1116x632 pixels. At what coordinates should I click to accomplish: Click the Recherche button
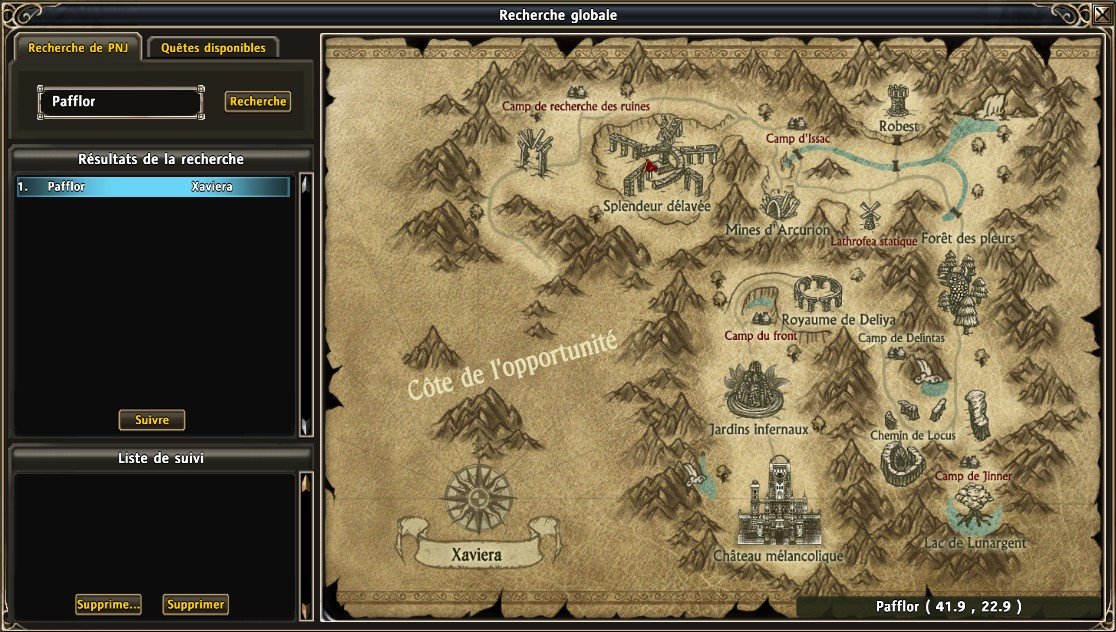[257, 101]
